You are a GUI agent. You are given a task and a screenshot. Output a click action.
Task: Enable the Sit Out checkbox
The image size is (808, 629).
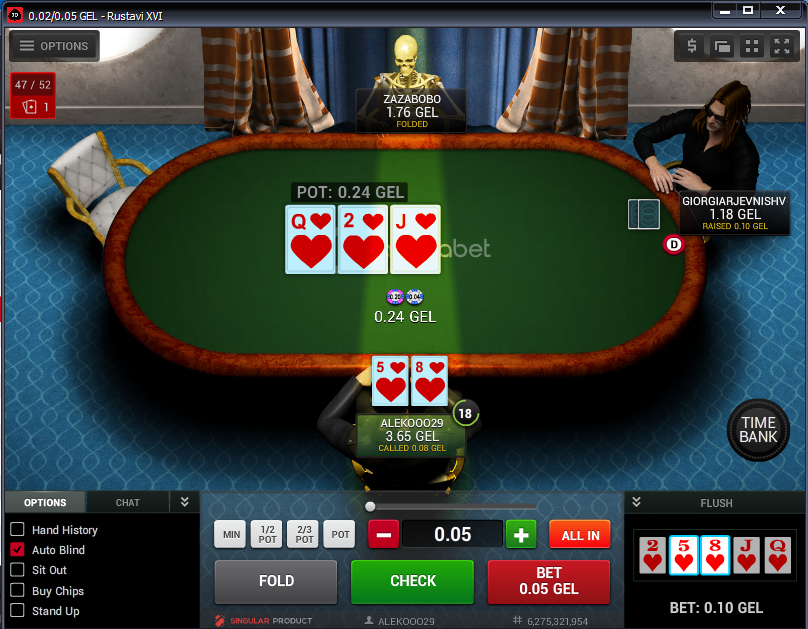tap(17, 570)
